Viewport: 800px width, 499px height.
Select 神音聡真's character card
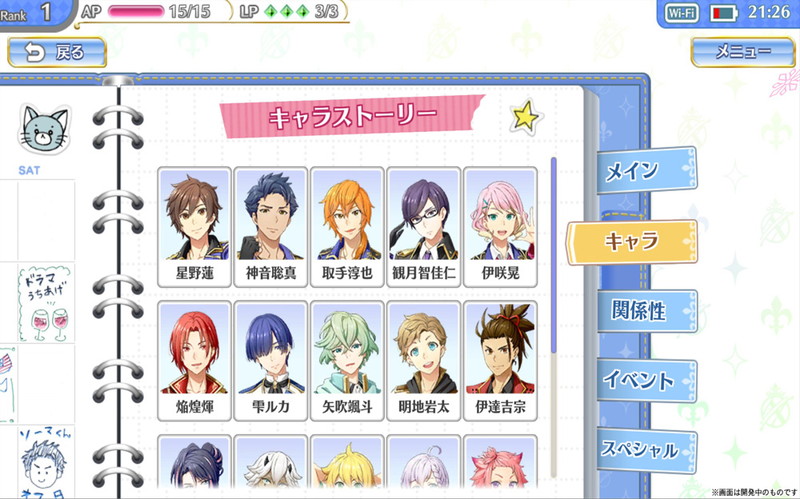[271, 227]
